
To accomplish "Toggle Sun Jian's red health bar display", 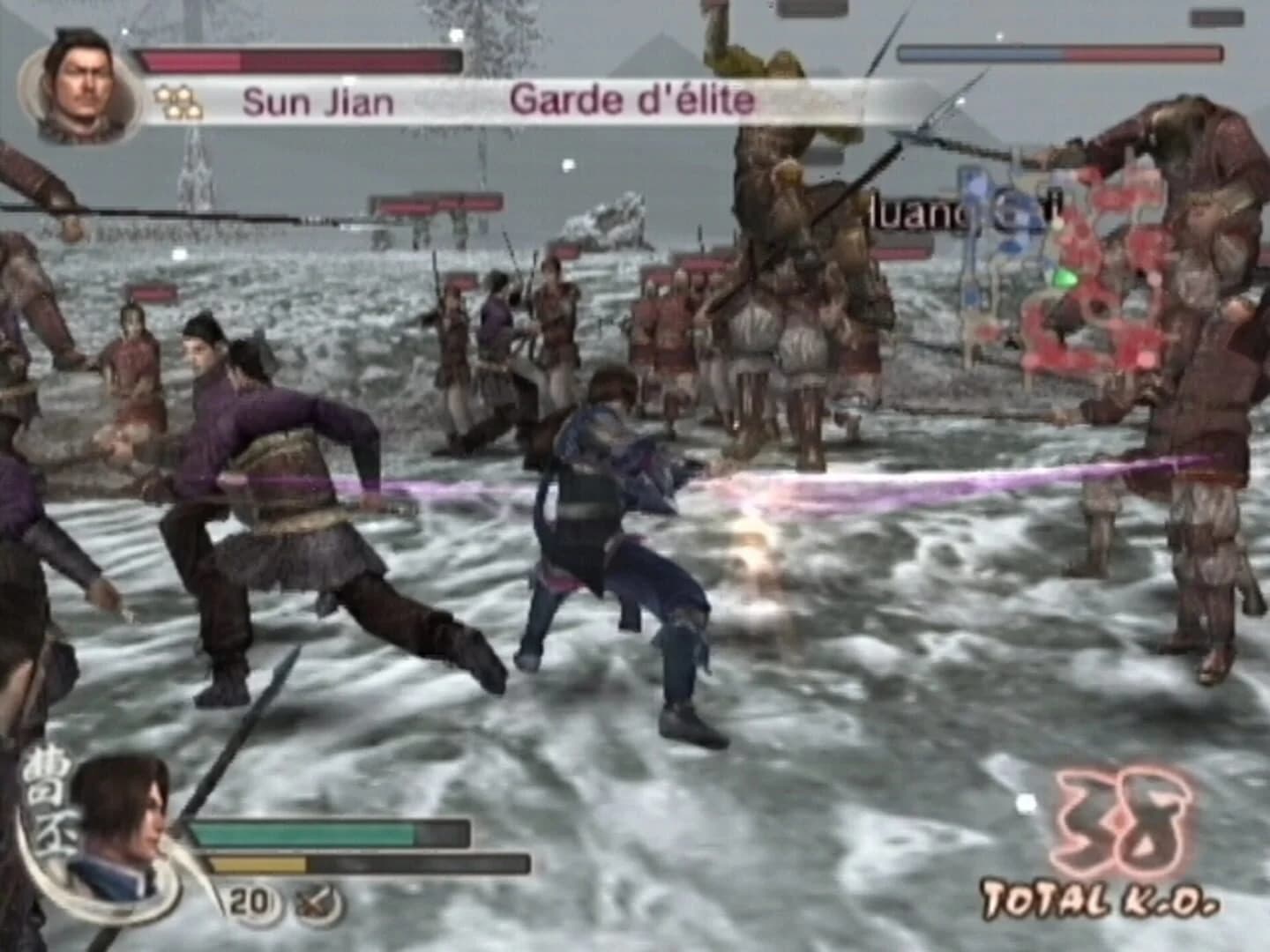I will (300, 60).
